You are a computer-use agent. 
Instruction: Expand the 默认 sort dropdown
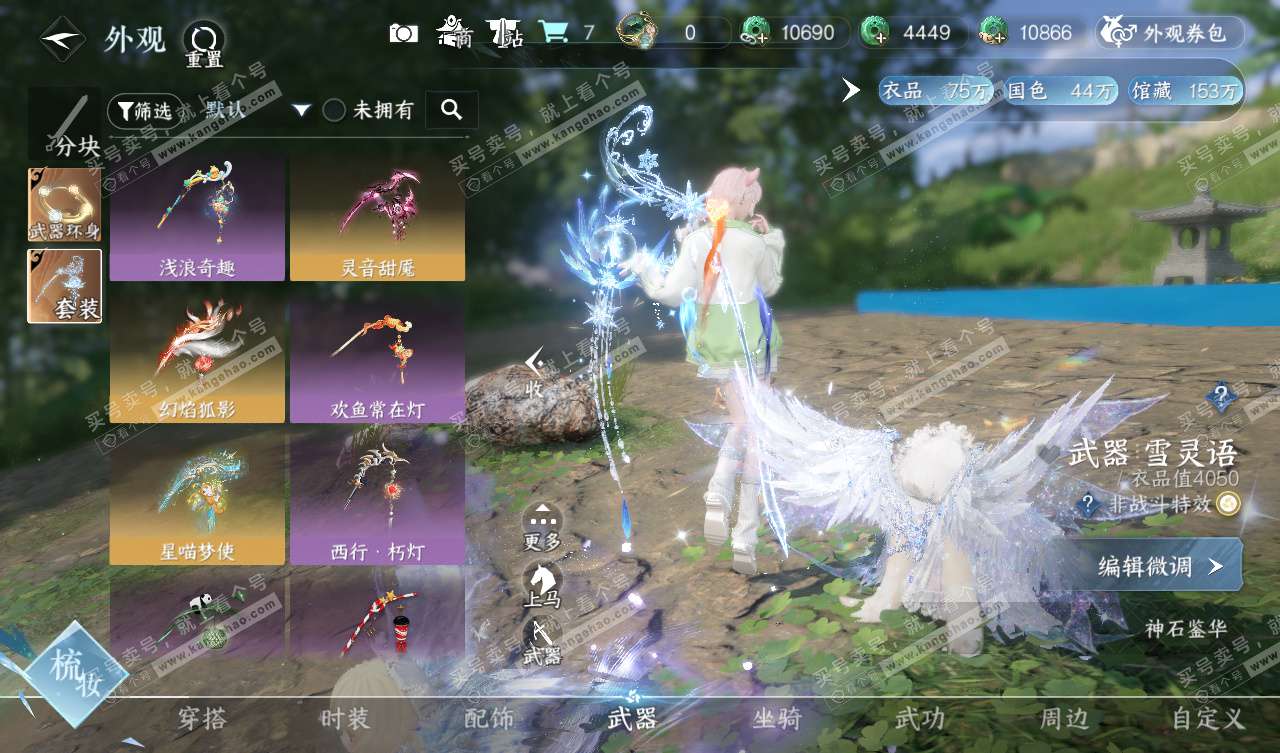(257, 110)
